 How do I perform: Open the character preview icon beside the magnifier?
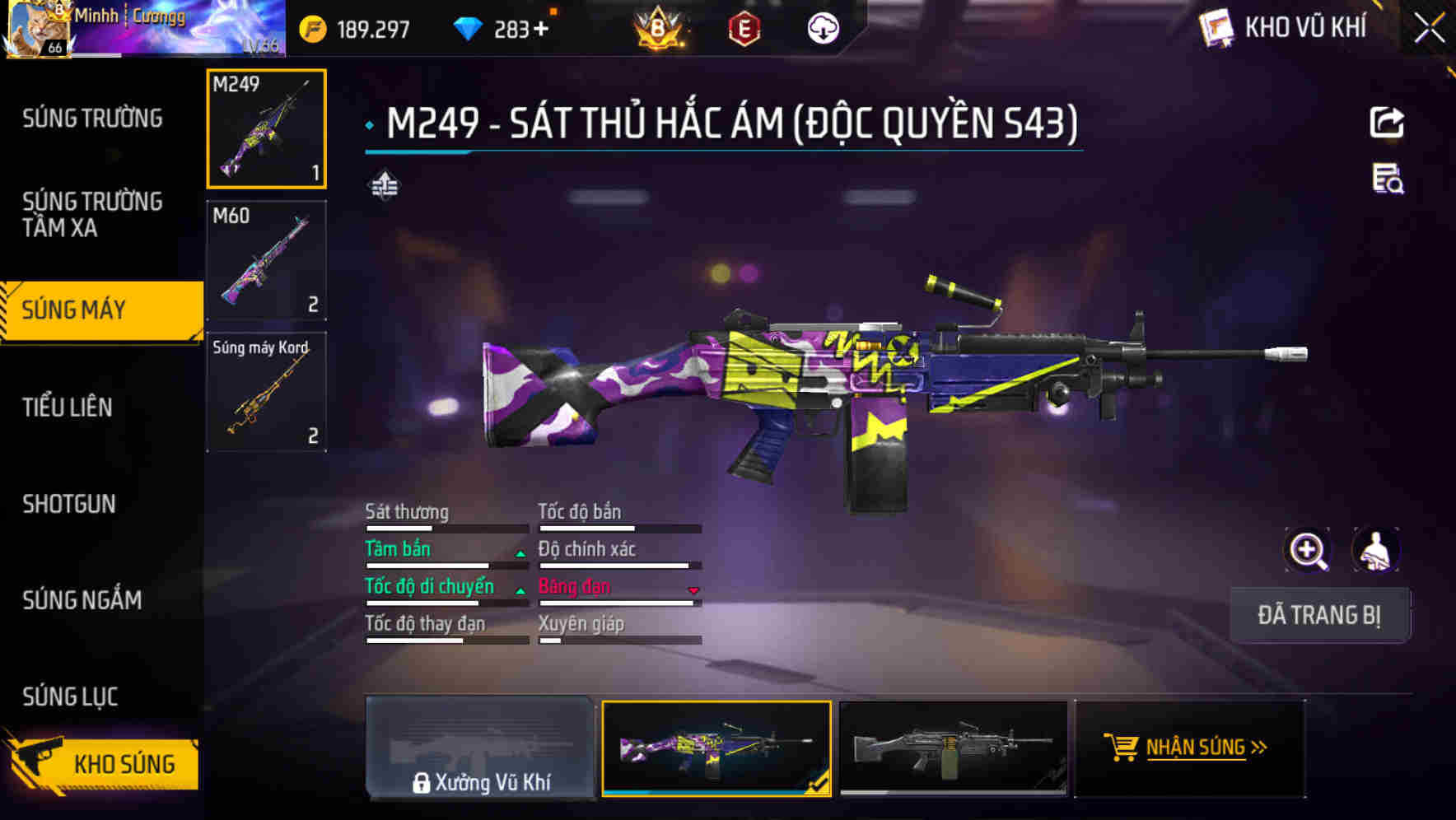[1374, 550]
